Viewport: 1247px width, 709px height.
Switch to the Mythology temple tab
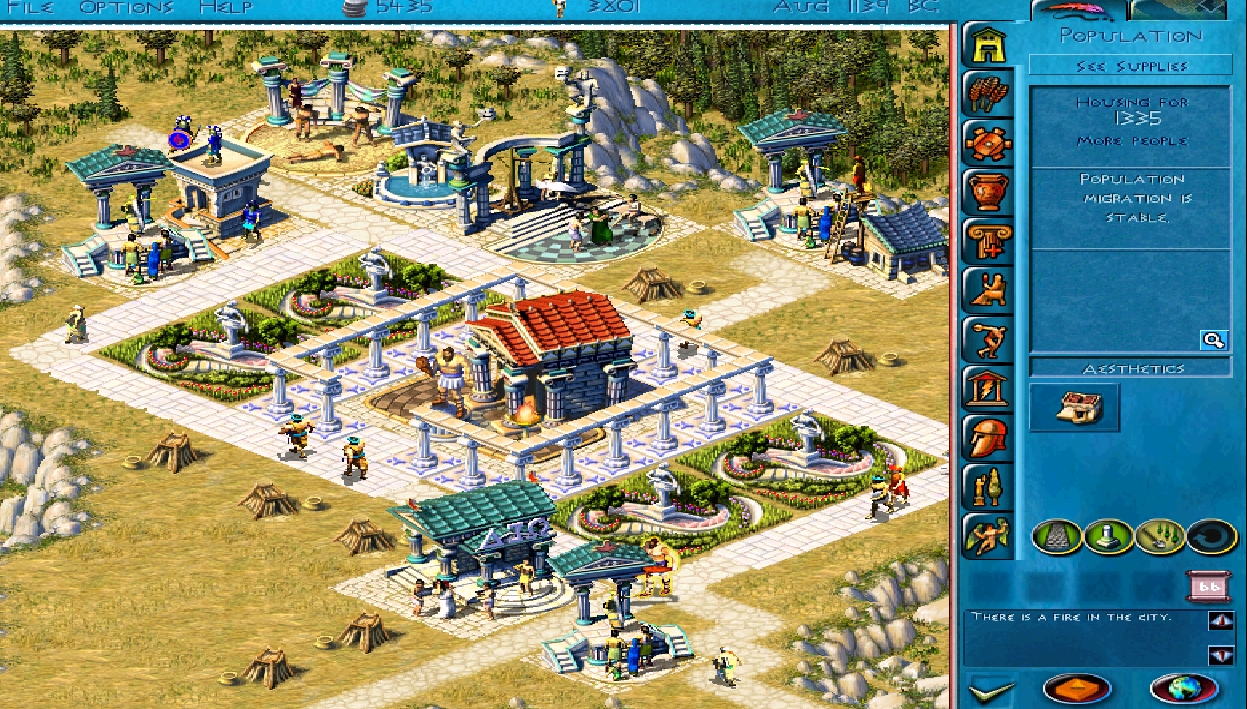coord(988,388)
